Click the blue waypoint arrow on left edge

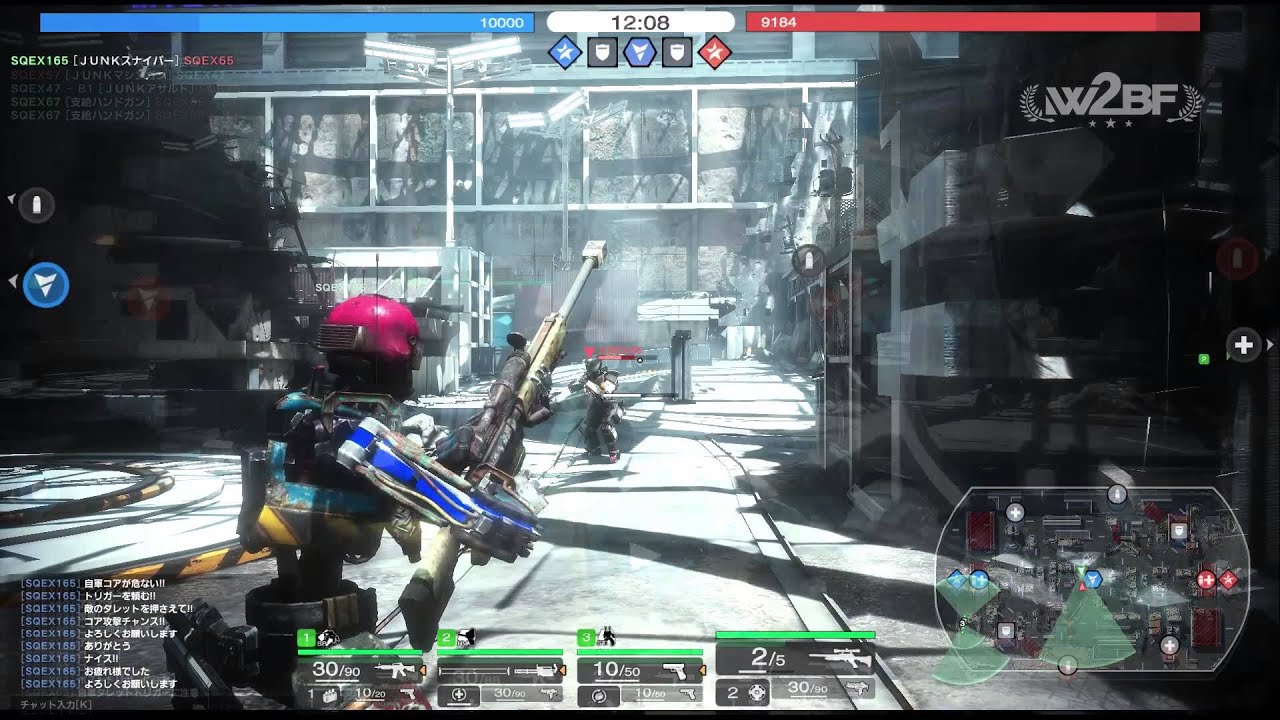pos(45,285)
